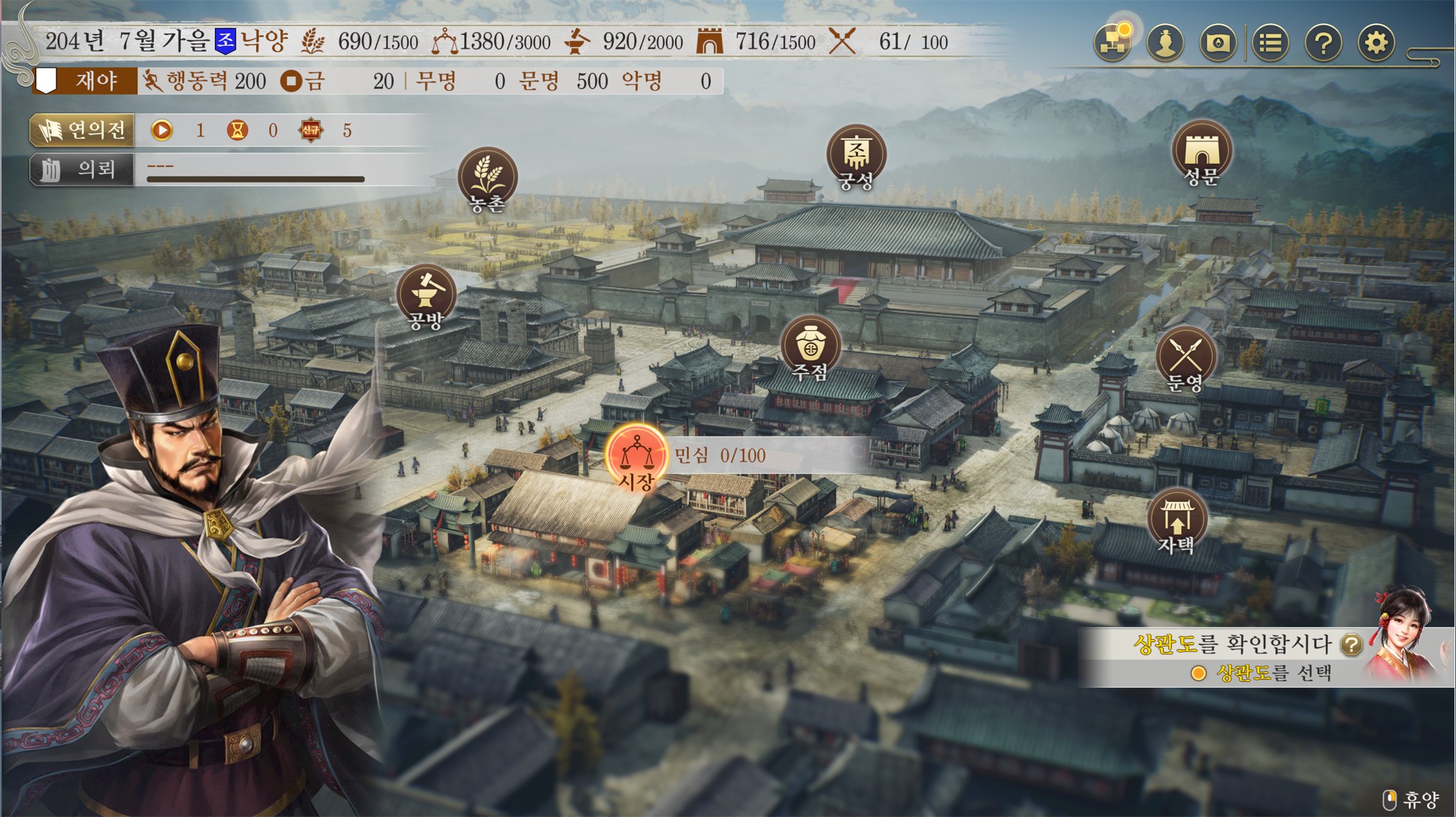Open the 연의전 story events button
This screenshot has width=1456, height=817.
point(83,130)
